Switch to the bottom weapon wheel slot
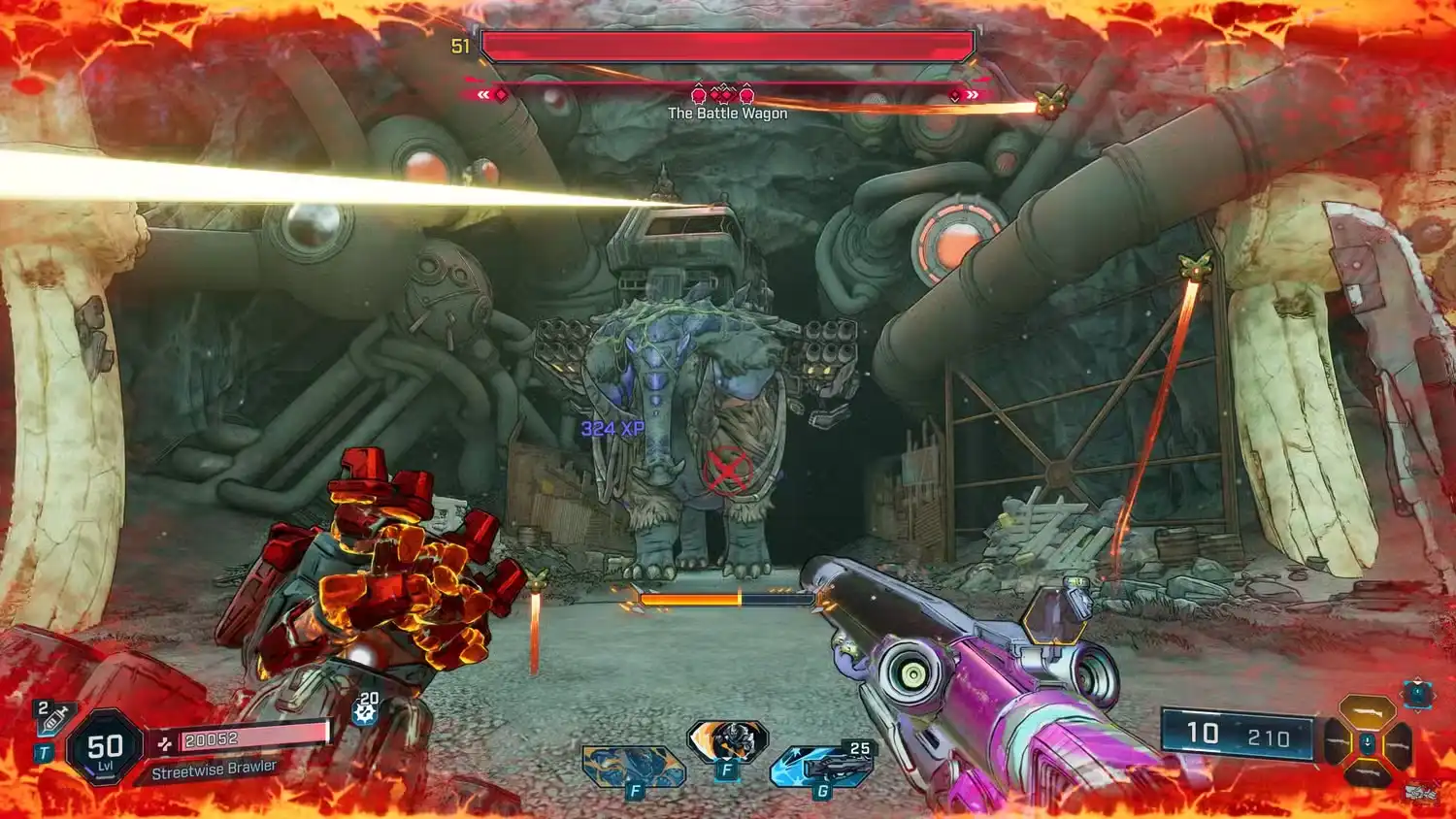1456x819 pixels. 1368,772
